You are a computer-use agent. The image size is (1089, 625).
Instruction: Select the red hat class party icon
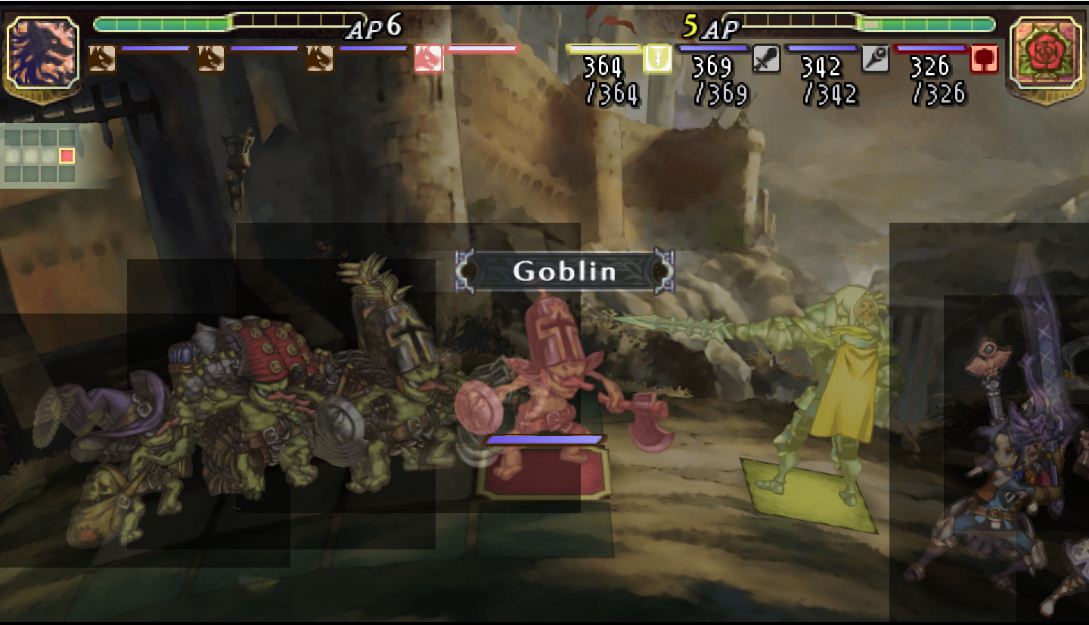(x=984, y=58)
